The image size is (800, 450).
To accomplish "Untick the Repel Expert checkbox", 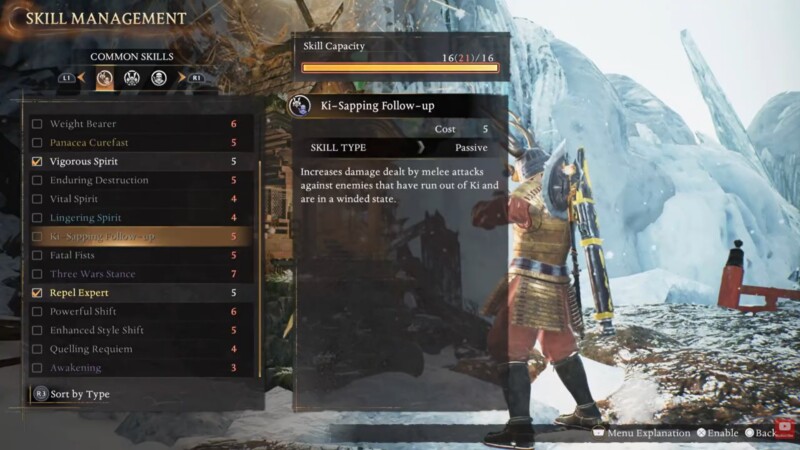I will [x=37, y=293].
